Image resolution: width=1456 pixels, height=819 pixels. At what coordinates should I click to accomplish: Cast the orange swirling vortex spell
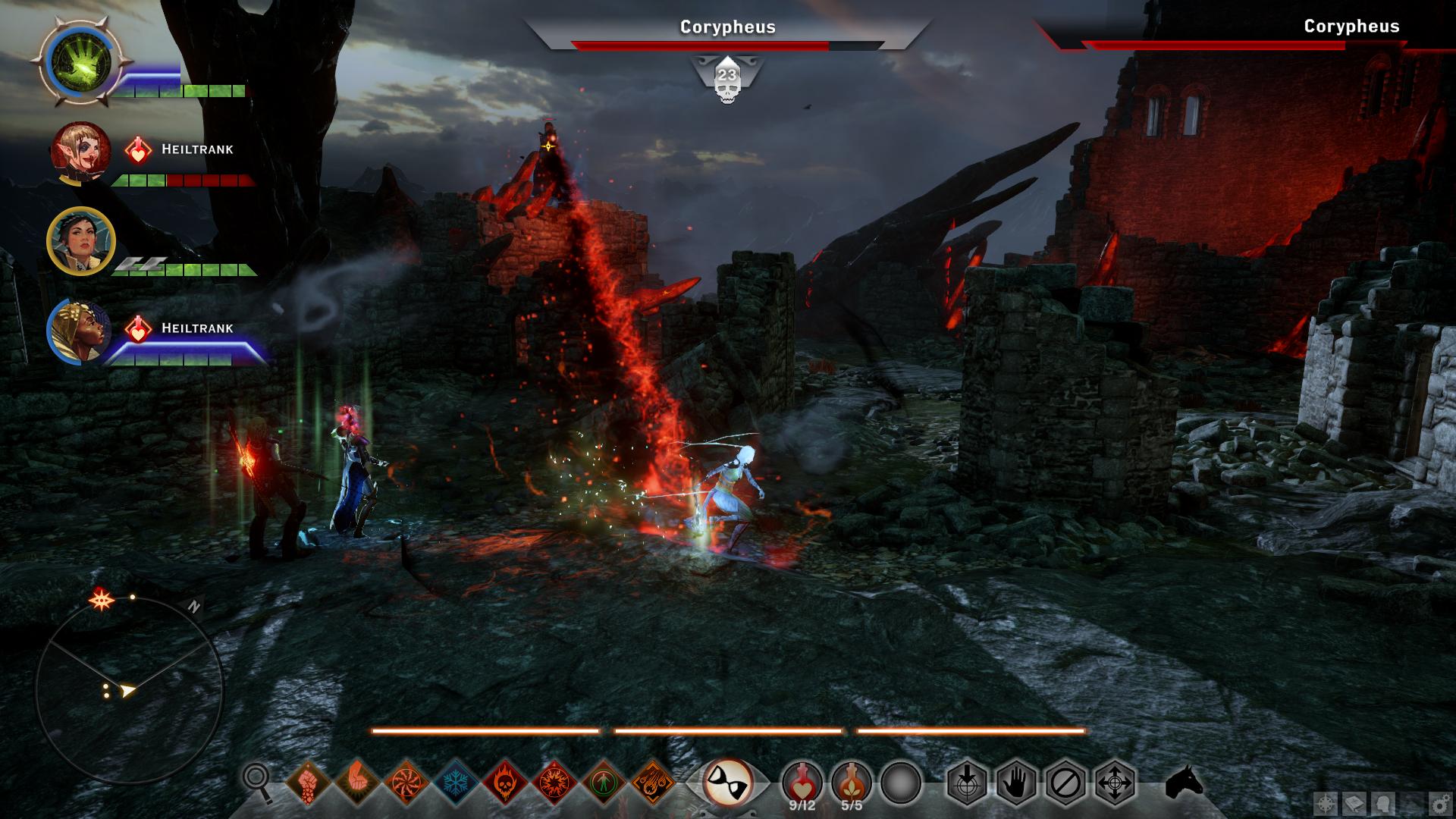[406, 781]
